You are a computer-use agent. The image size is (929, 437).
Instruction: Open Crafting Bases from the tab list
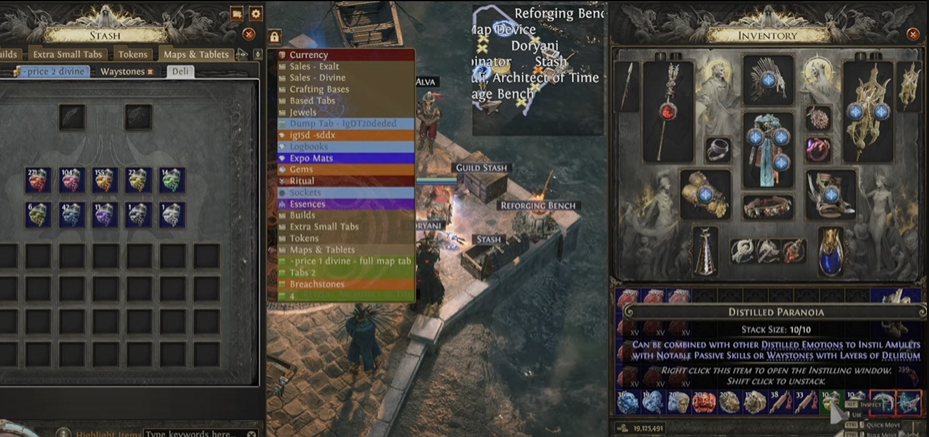[x=320, y=90]
